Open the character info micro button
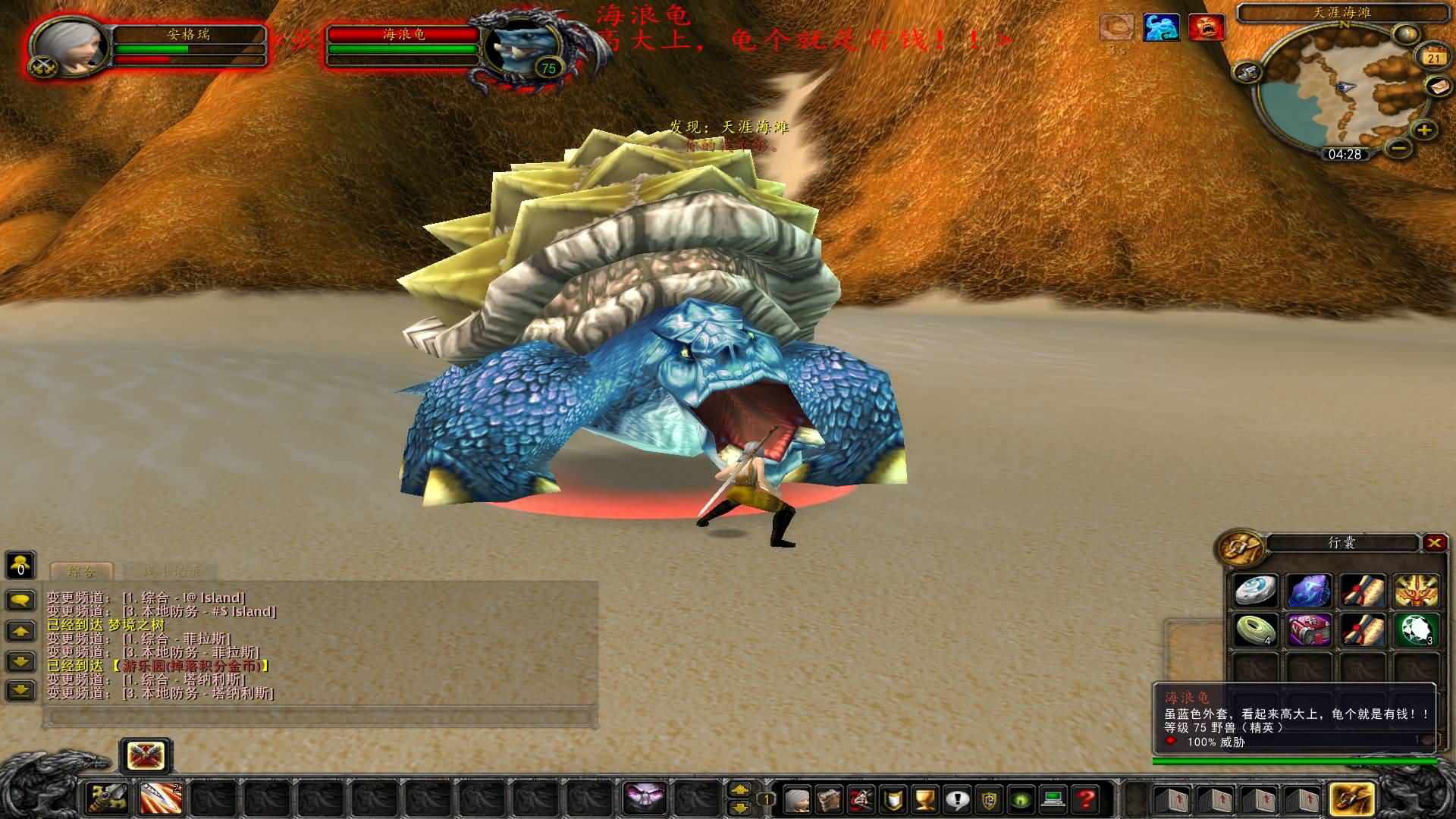Viewport: 1456px width, 819px height. click(x=796, y=799)
